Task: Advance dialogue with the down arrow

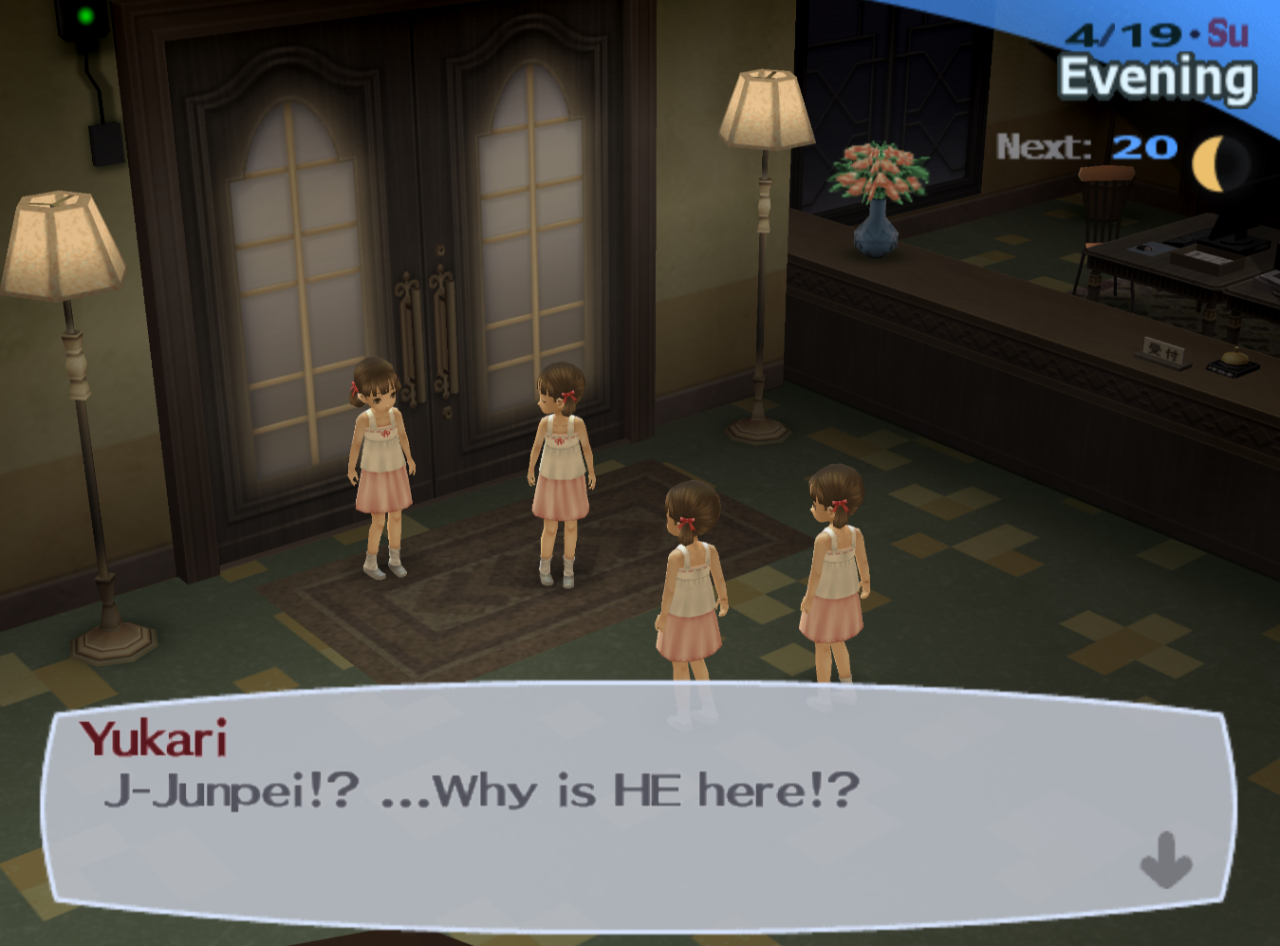Action: tap(1166, 859)
